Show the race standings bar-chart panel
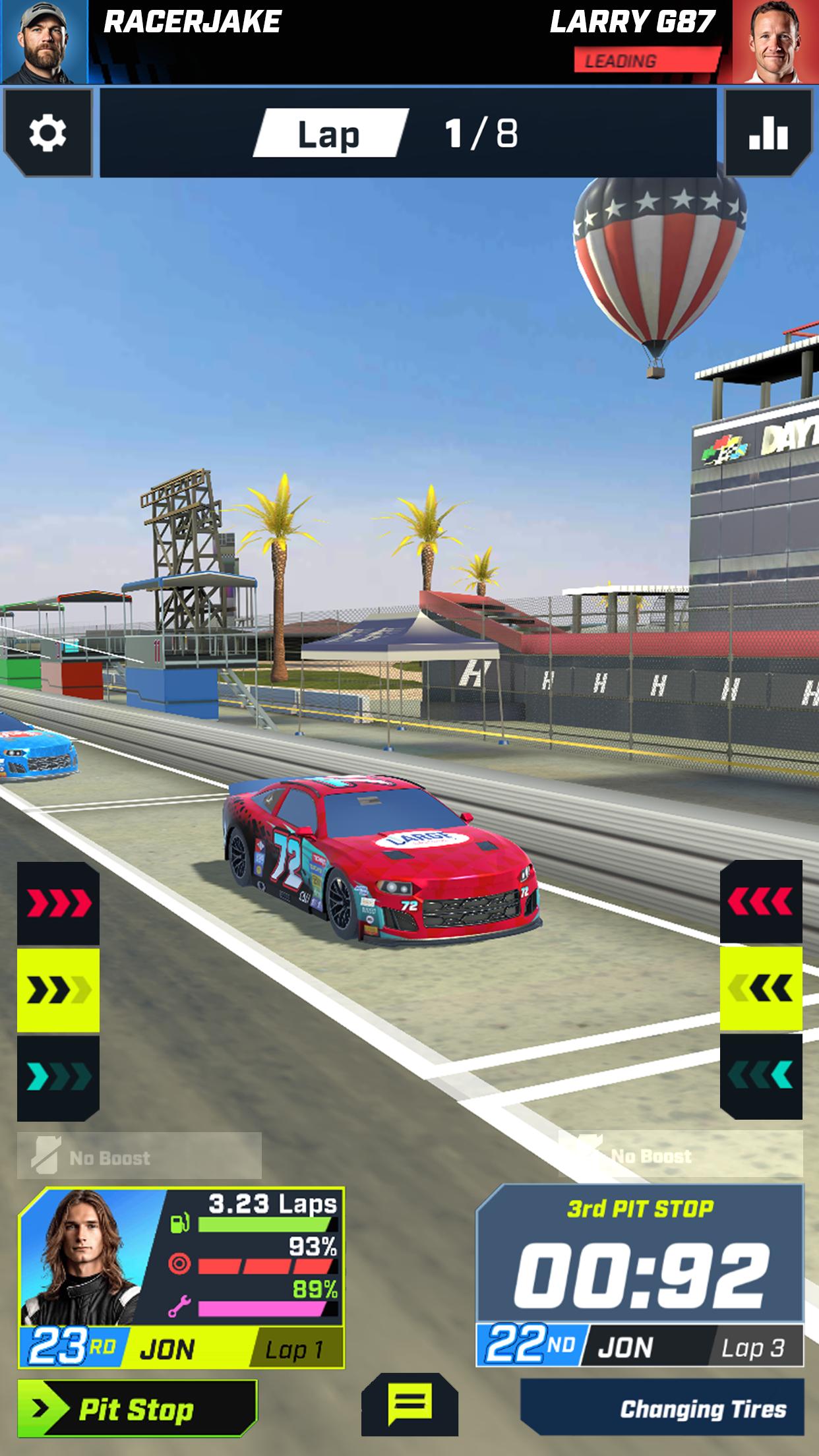This screenshot has height=1456, width=819. (768, 133)
